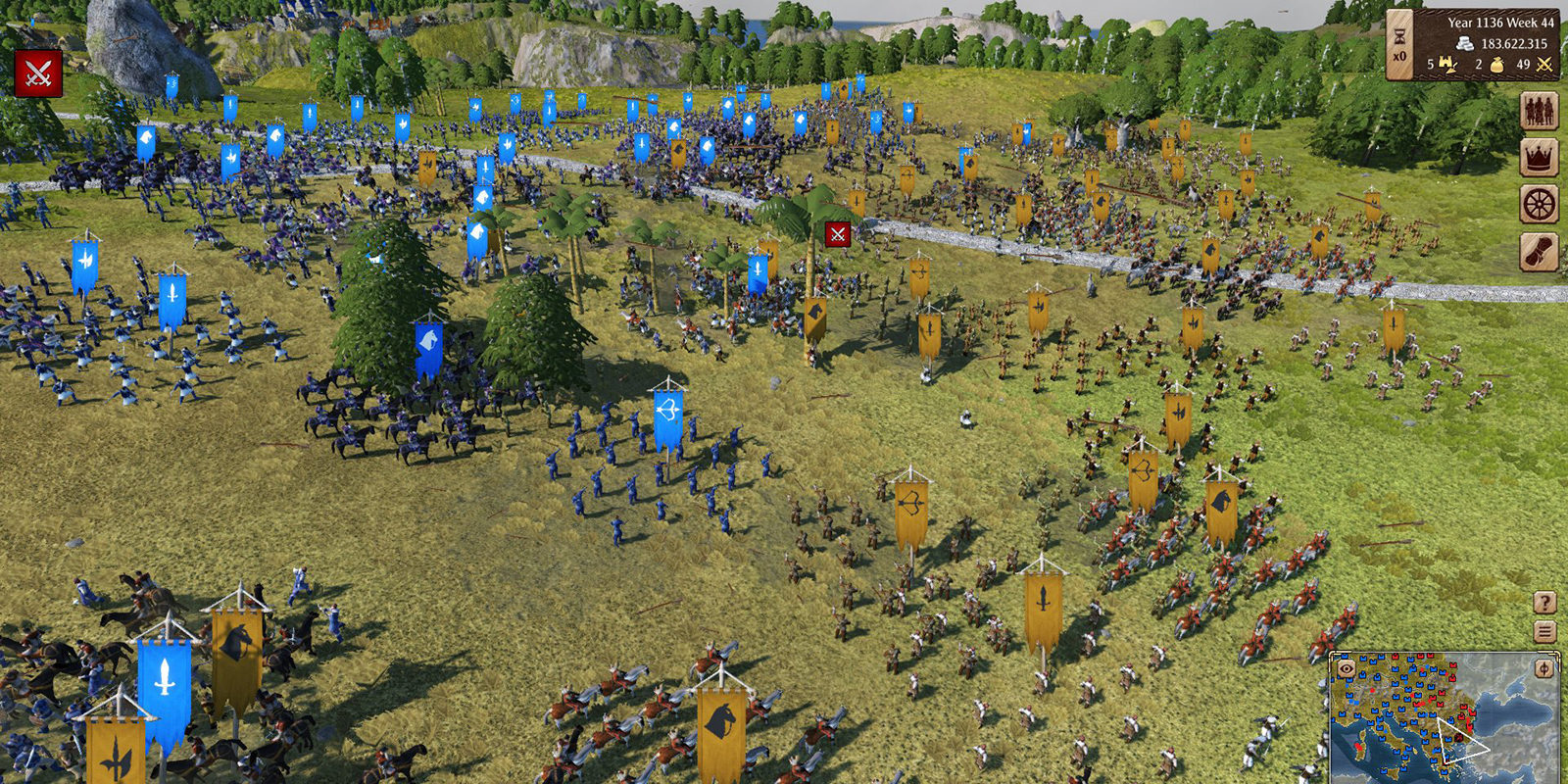Click the crossed swords battle button
The width and height of the screenshot is (1568, 784).
38,73
